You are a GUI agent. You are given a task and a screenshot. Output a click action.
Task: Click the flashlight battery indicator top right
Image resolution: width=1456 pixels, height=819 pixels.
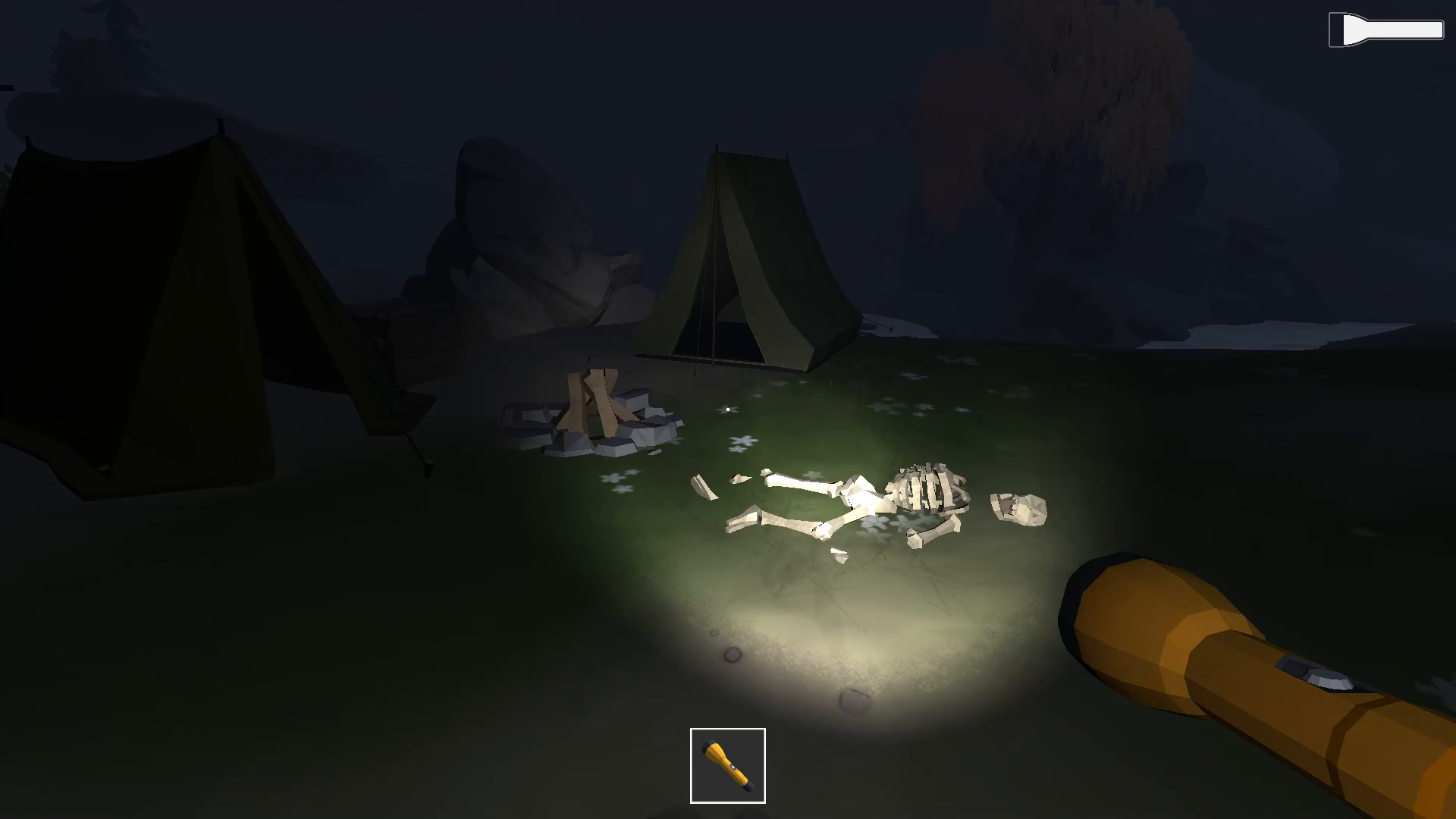point(1385,30)
